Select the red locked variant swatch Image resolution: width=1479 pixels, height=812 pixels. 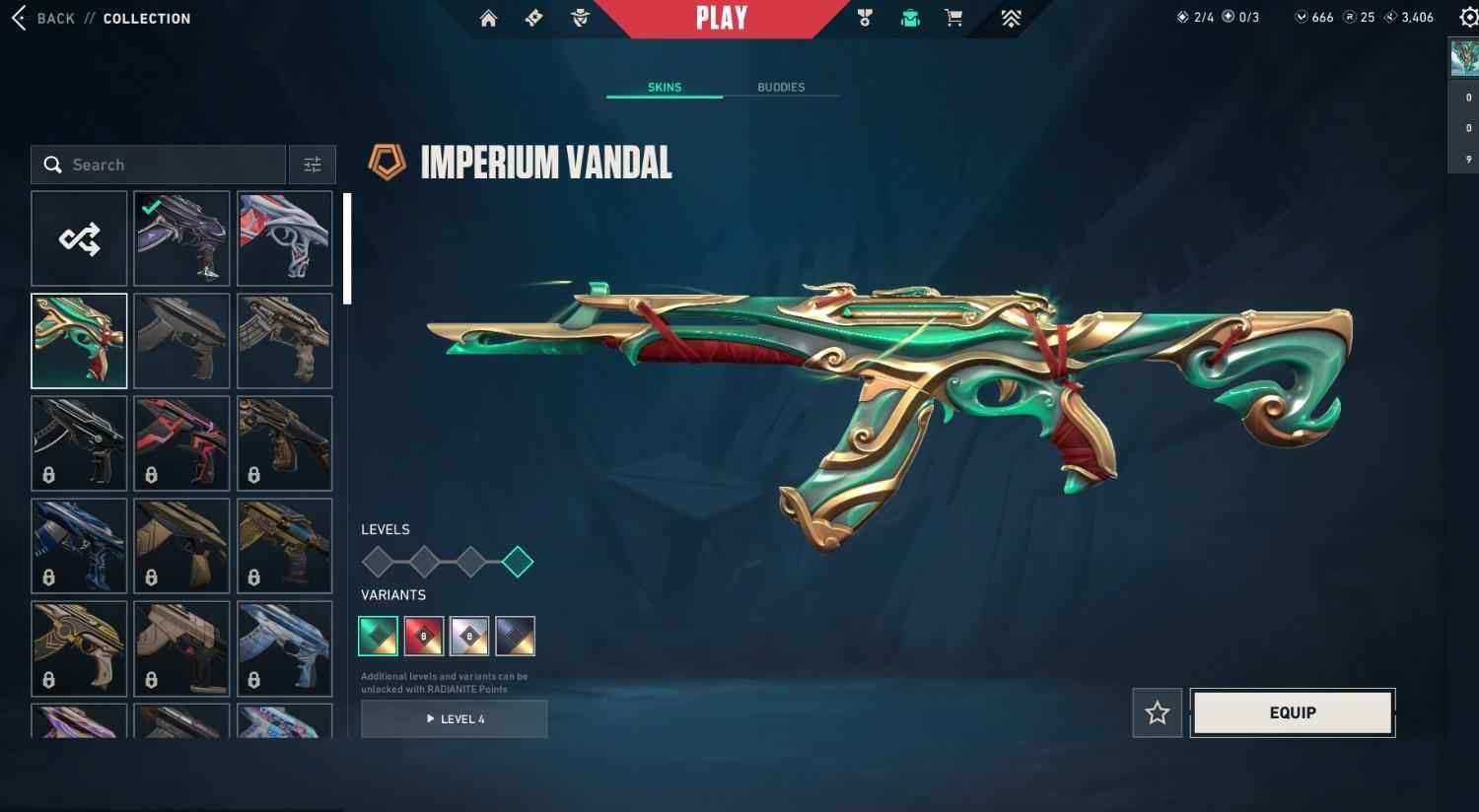tap(424, 636)
